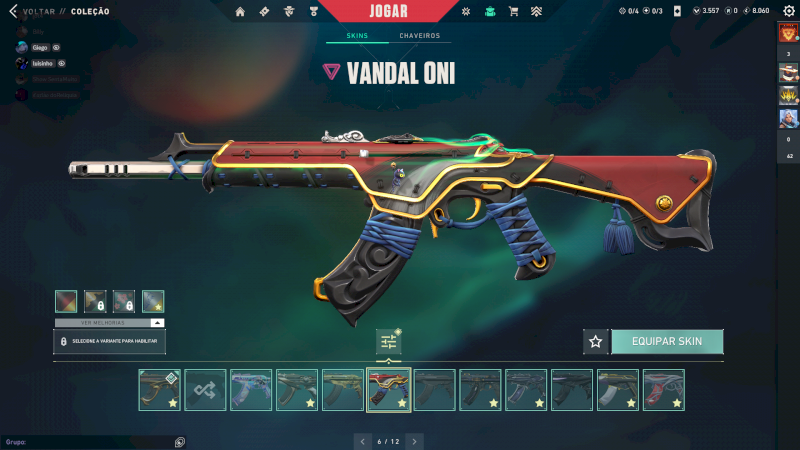Select the blue-purple Vandal skin thumbnail
The image size is (800, 450).
(251, 389)
